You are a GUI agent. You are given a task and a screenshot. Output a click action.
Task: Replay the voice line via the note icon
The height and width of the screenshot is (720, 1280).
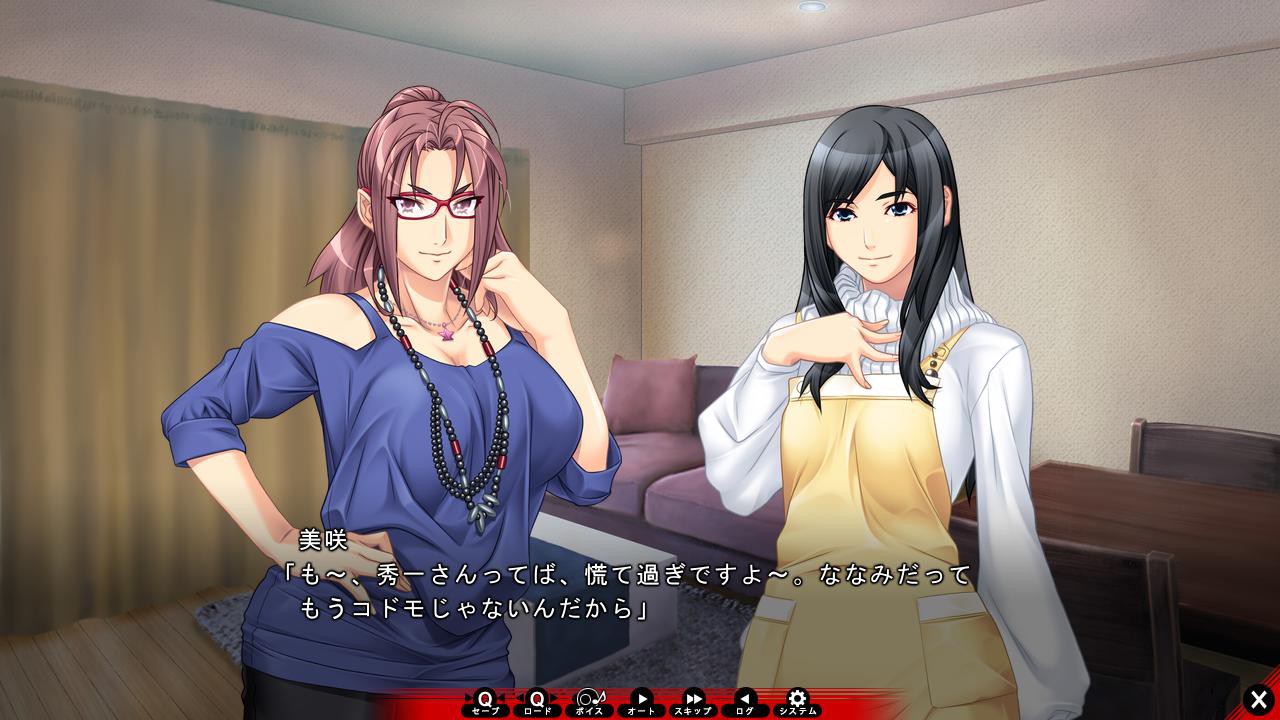coord(592,697)
